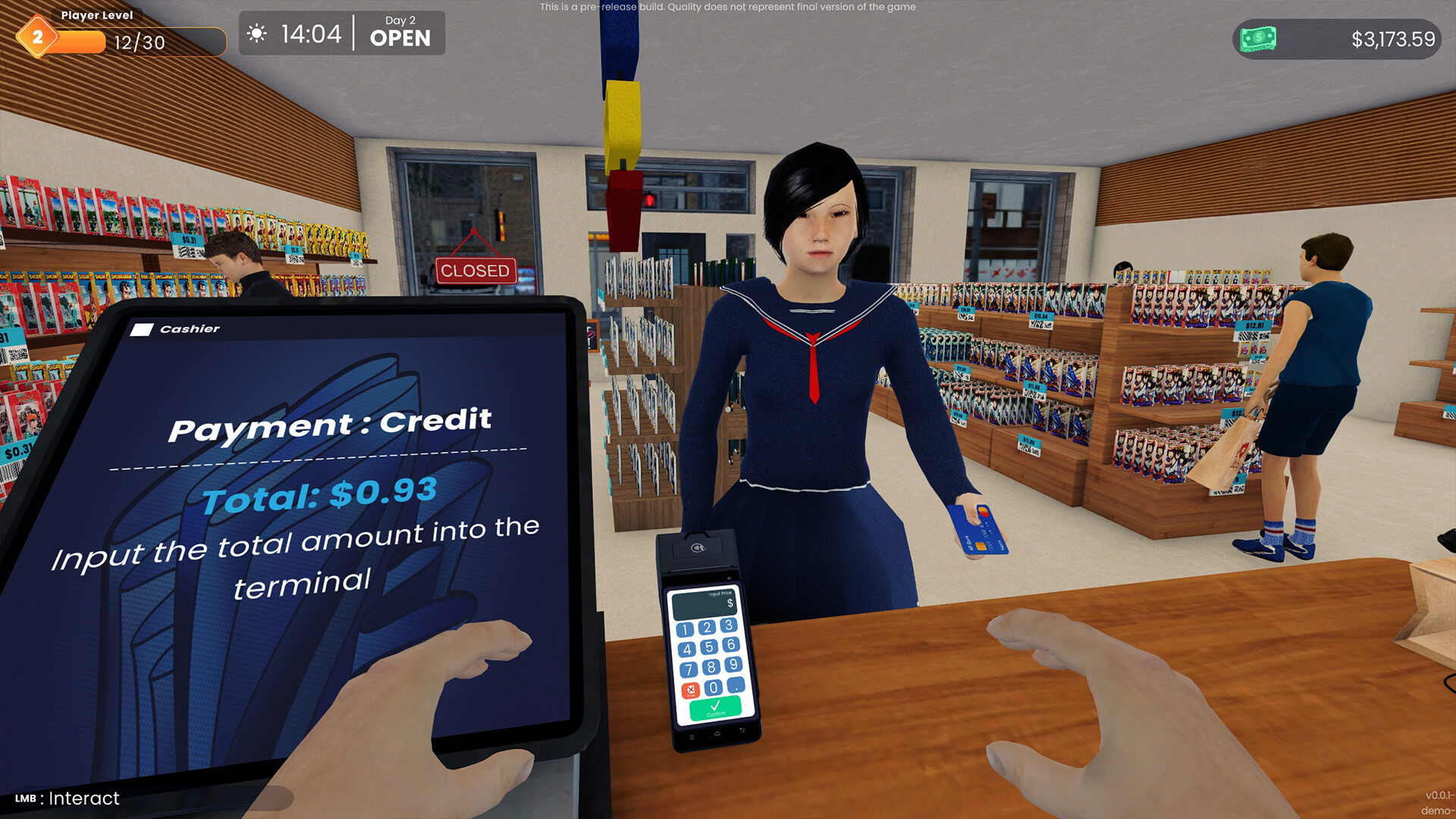Click the Day 2 OPEN tab in the HUD
1456x819 pixels.
[x=400, y=33]
